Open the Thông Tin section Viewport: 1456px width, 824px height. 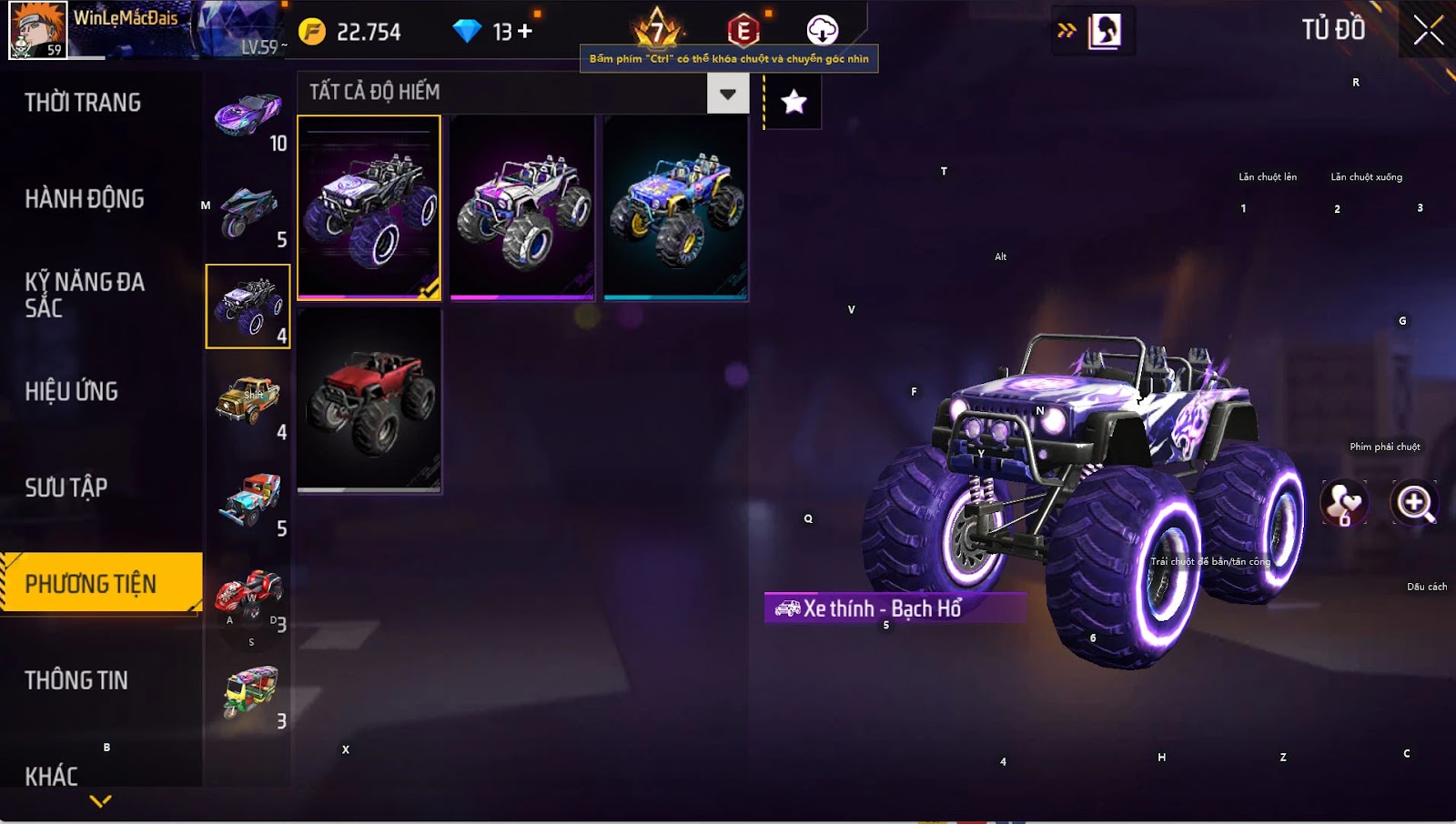[x=76, y=680]
